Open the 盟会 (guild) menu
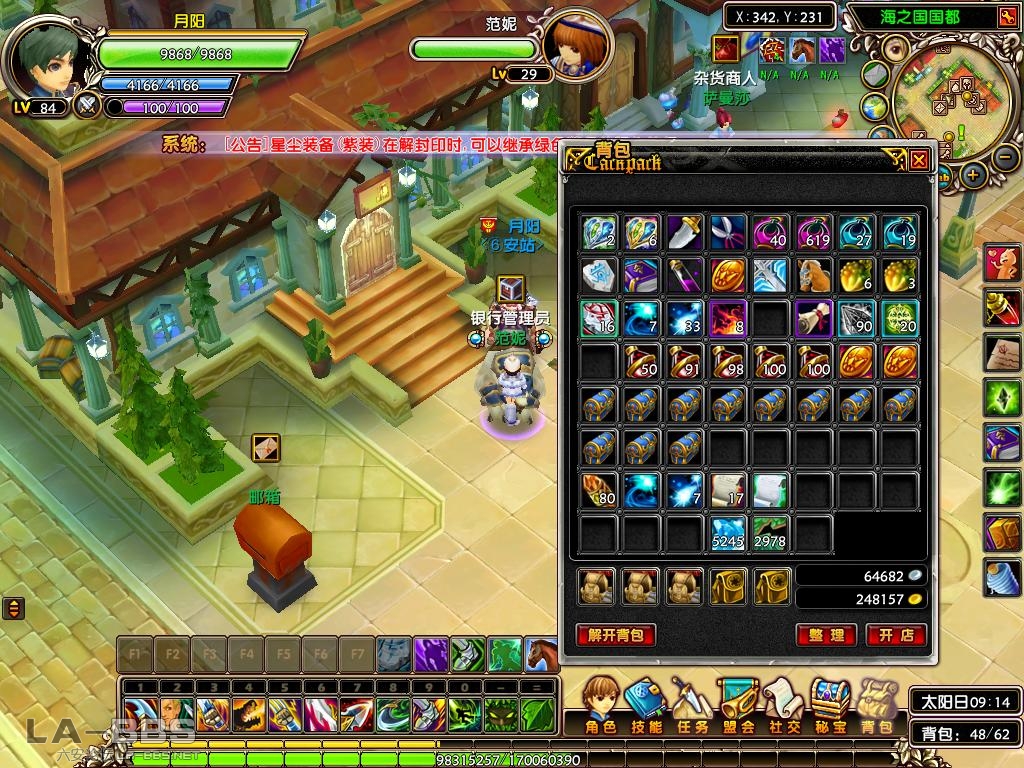The width and height of the screenshot is (1024, 768). tap(738, 704)
